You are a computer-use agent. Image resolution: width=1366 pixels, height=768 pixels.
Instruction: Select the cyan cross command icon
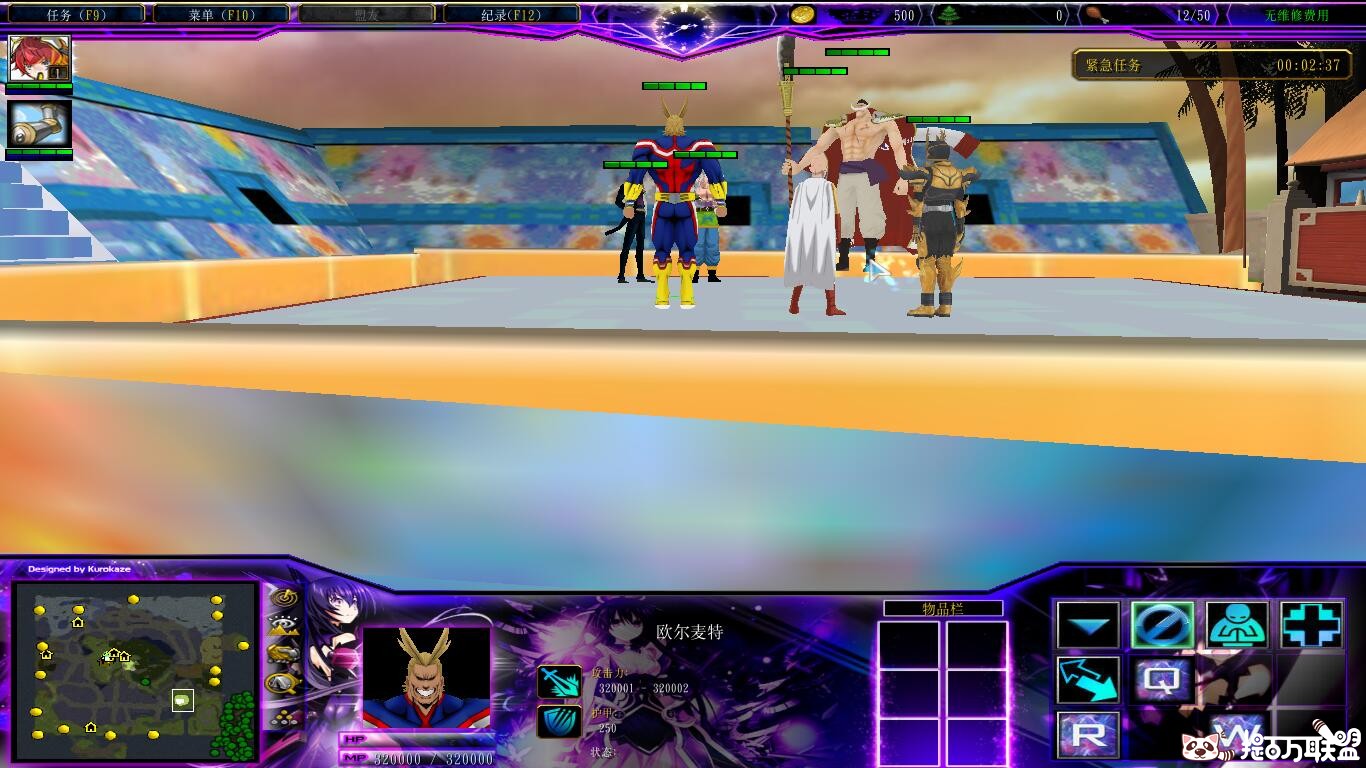tap(1311, 626)
